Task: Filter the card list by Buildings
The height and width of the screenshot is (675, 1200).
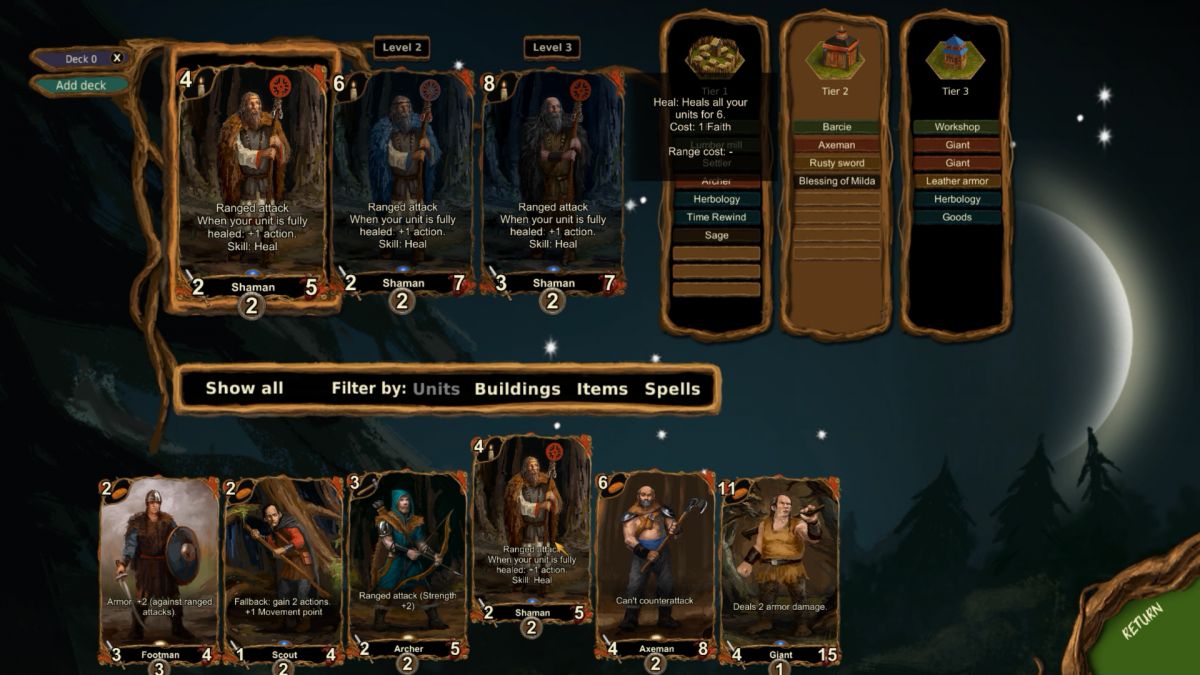Action: coord(517,389)
